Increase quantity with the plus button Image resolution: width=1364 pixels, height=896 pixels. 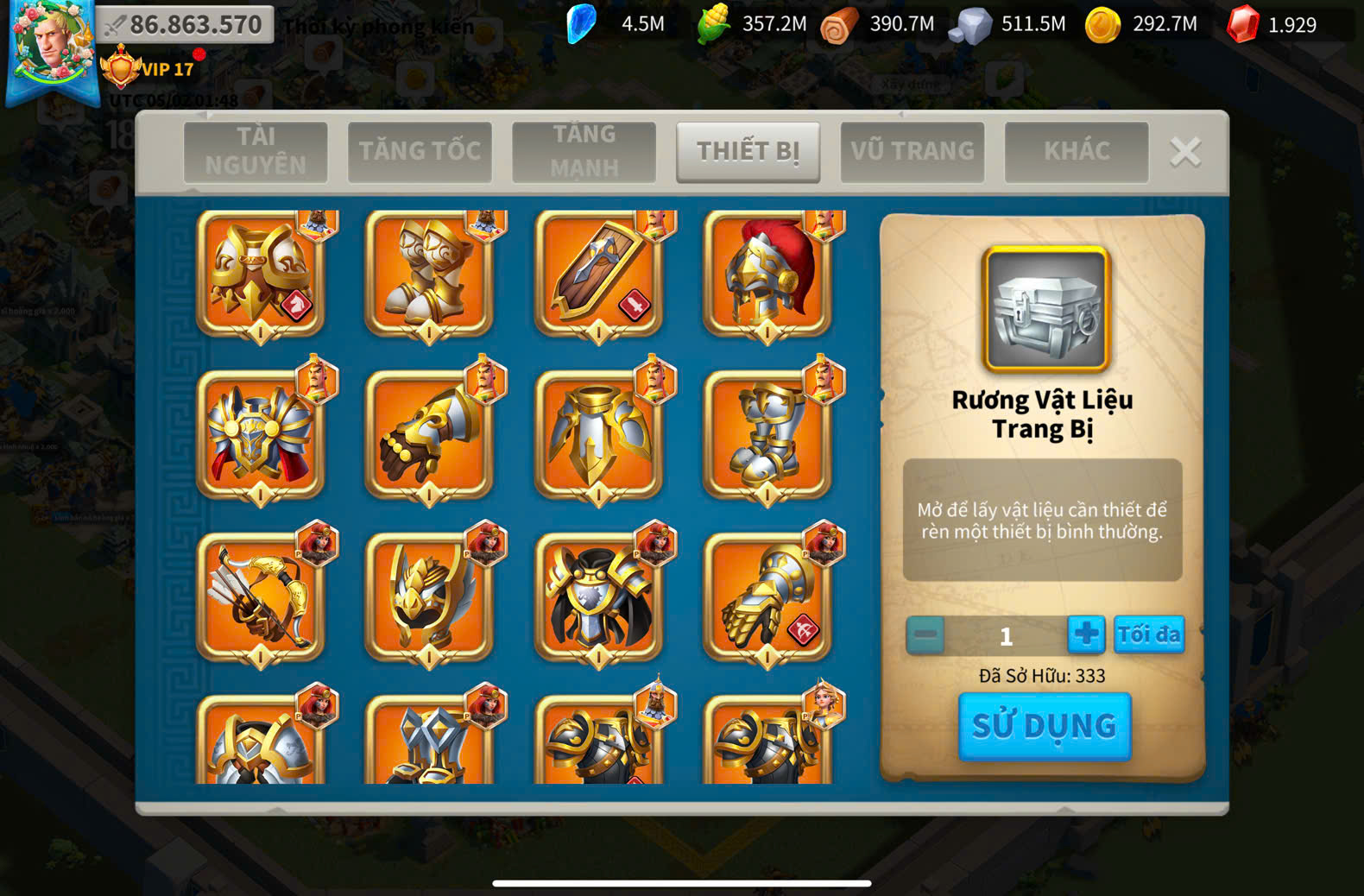[1085, 634]
